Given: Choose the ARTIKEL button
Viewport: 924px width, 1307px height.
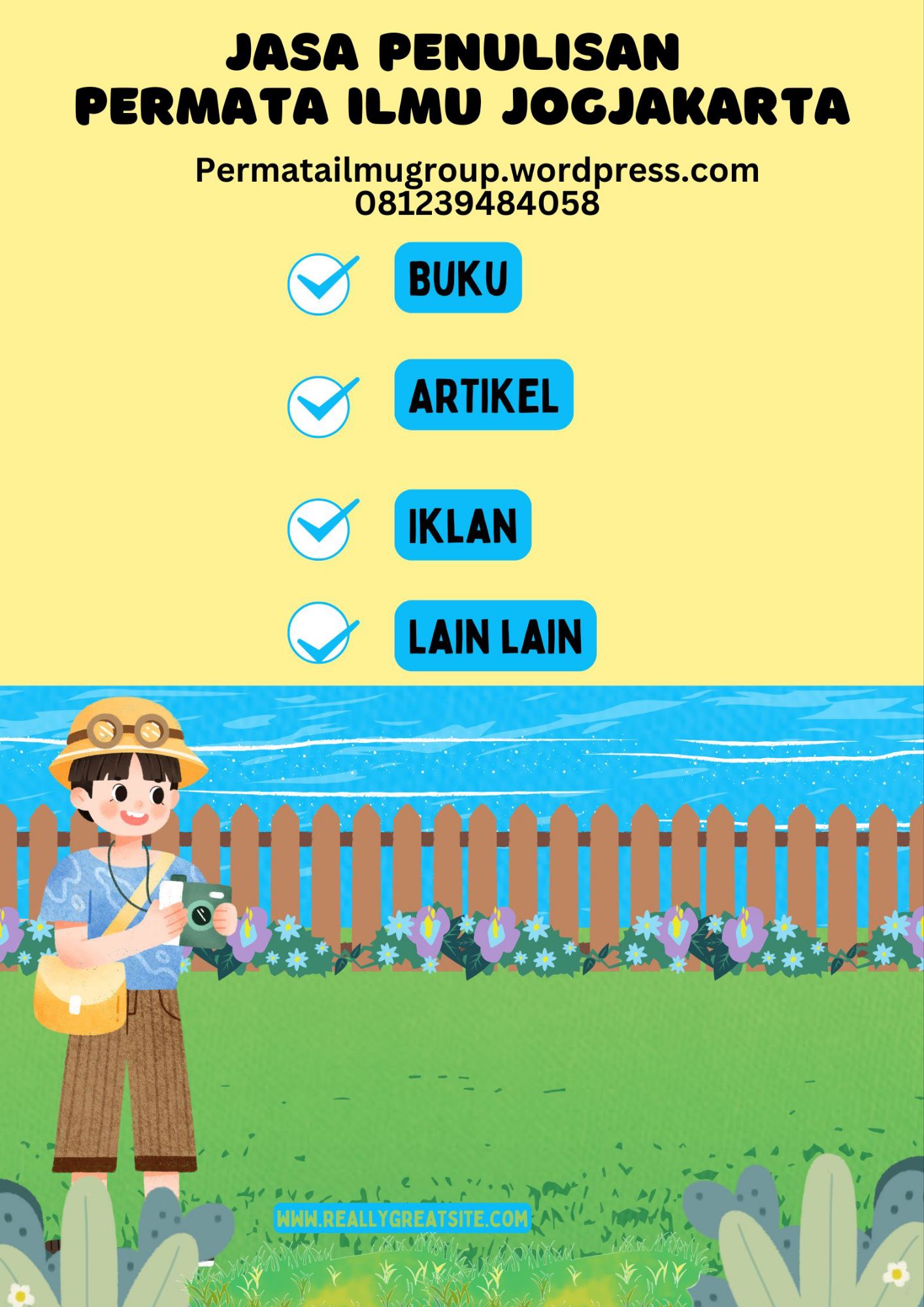Looking at the screenshot, I should (484, 395).
